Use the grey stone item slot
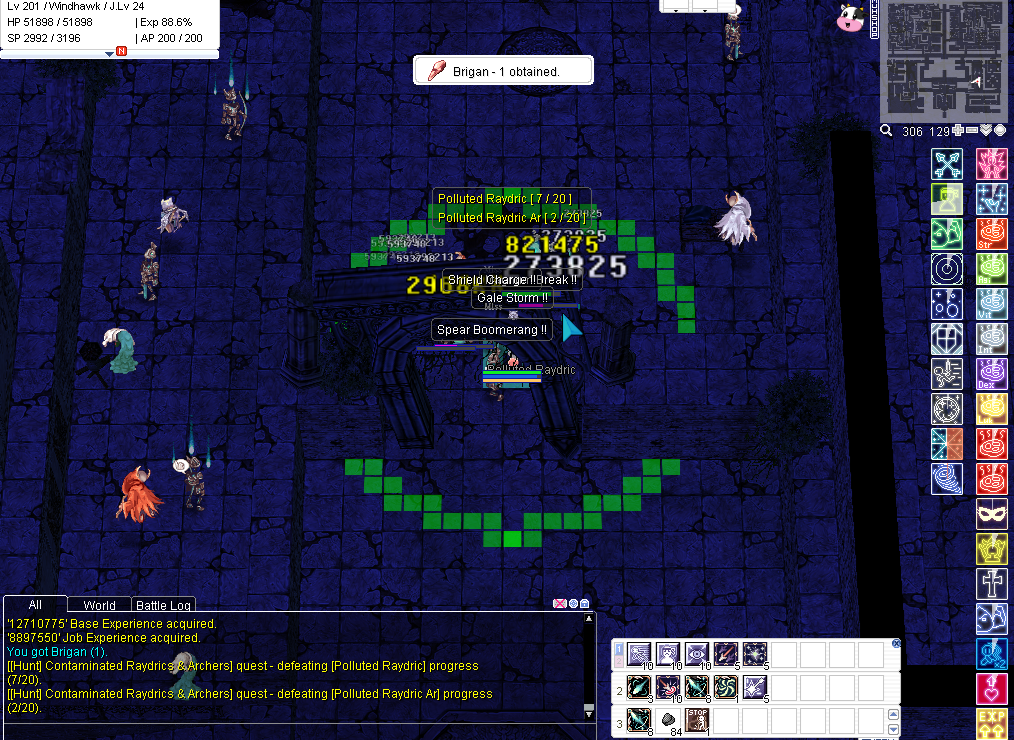The image size is (1014, 740). pos(668,719)
